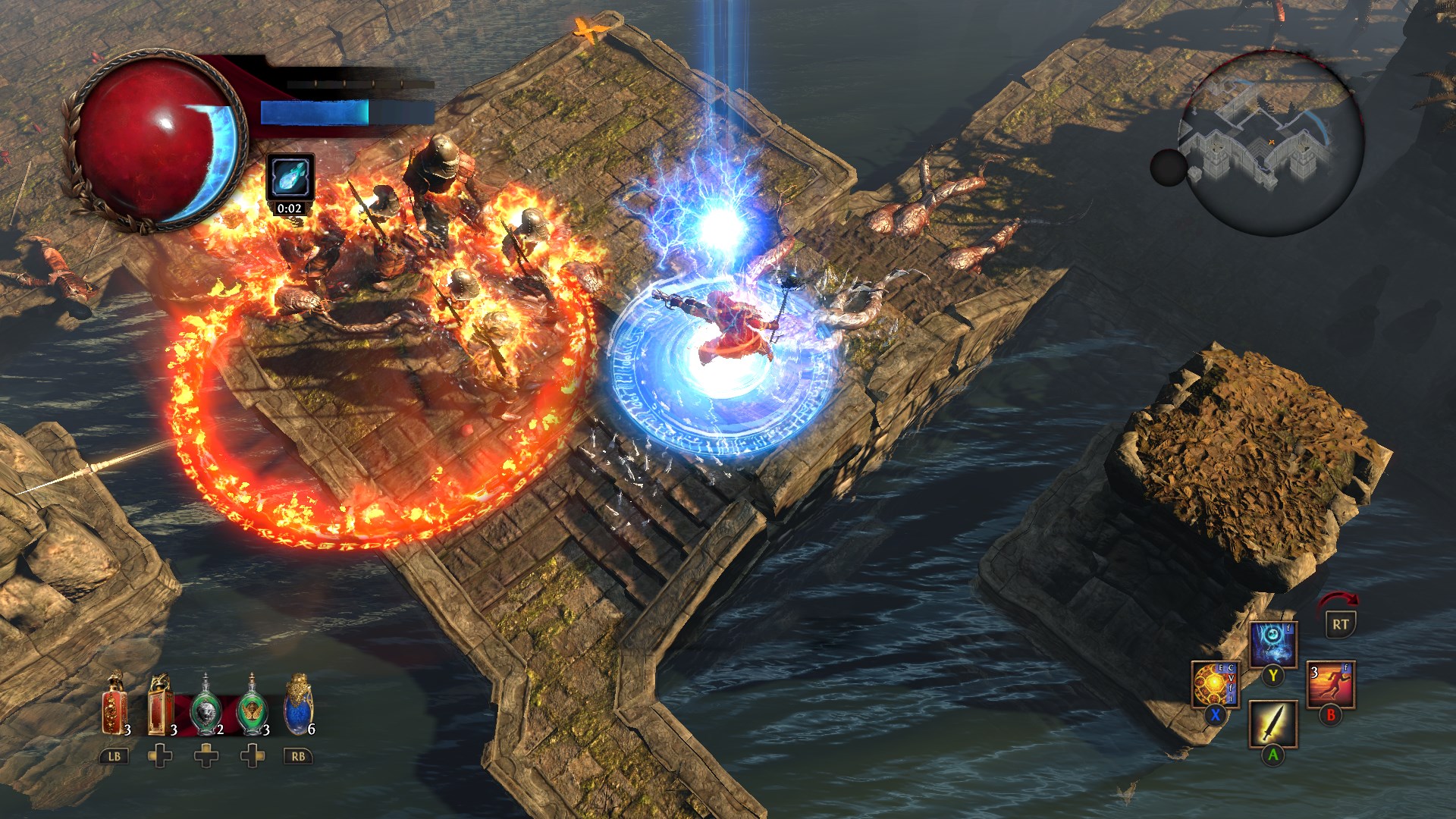
Task: Click the red health globe
Action: [x=158, y=136]
